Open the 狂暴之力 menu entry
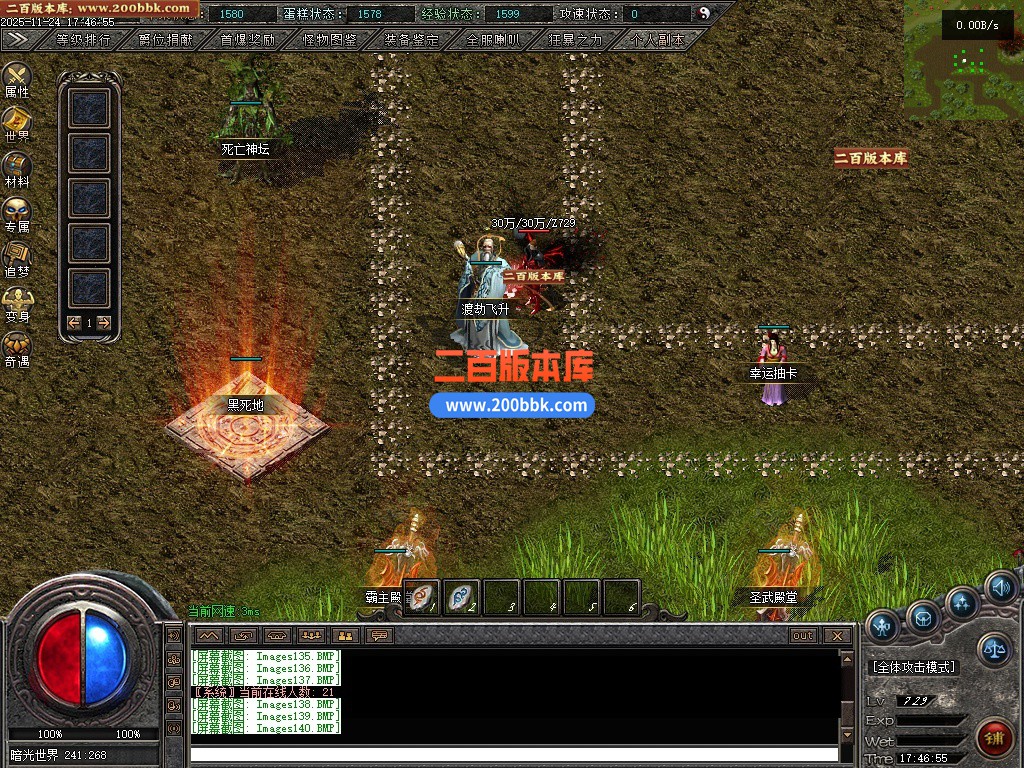 tap(576, 40)
